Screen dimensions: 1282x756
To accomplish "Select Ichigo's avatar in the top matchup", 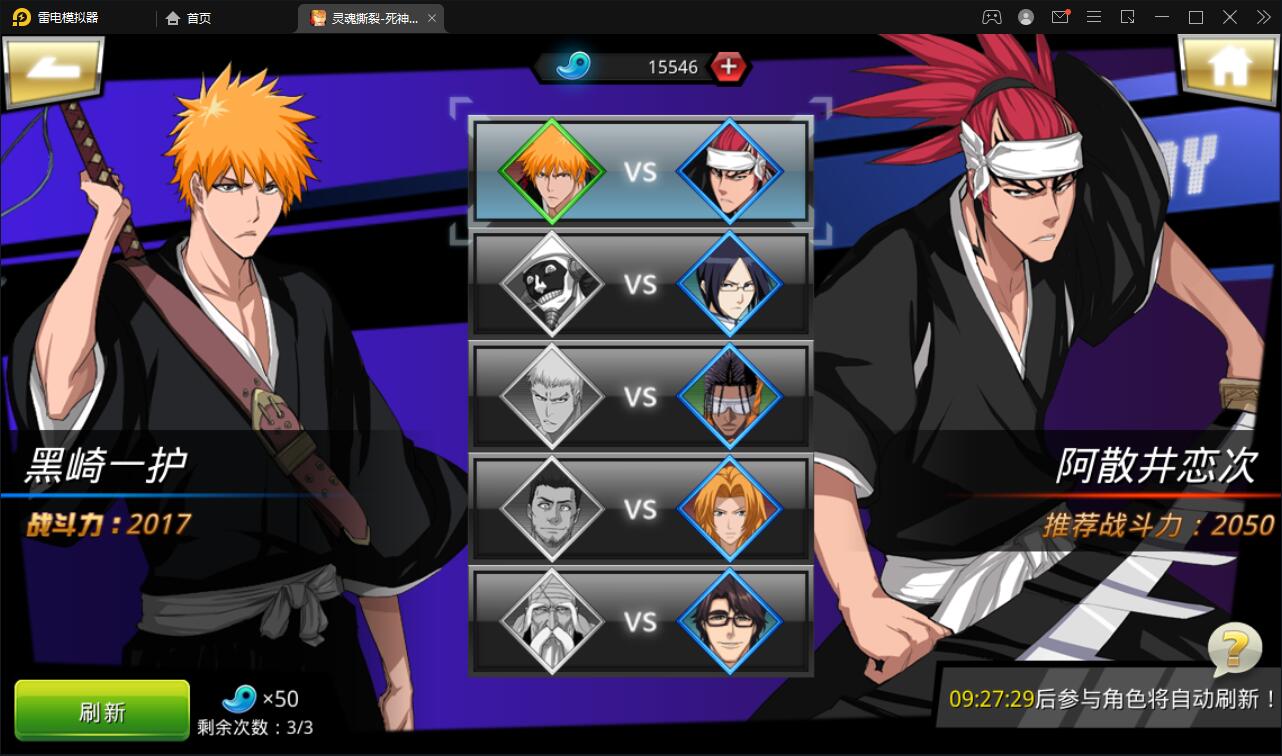I will [x=552, y=170].
